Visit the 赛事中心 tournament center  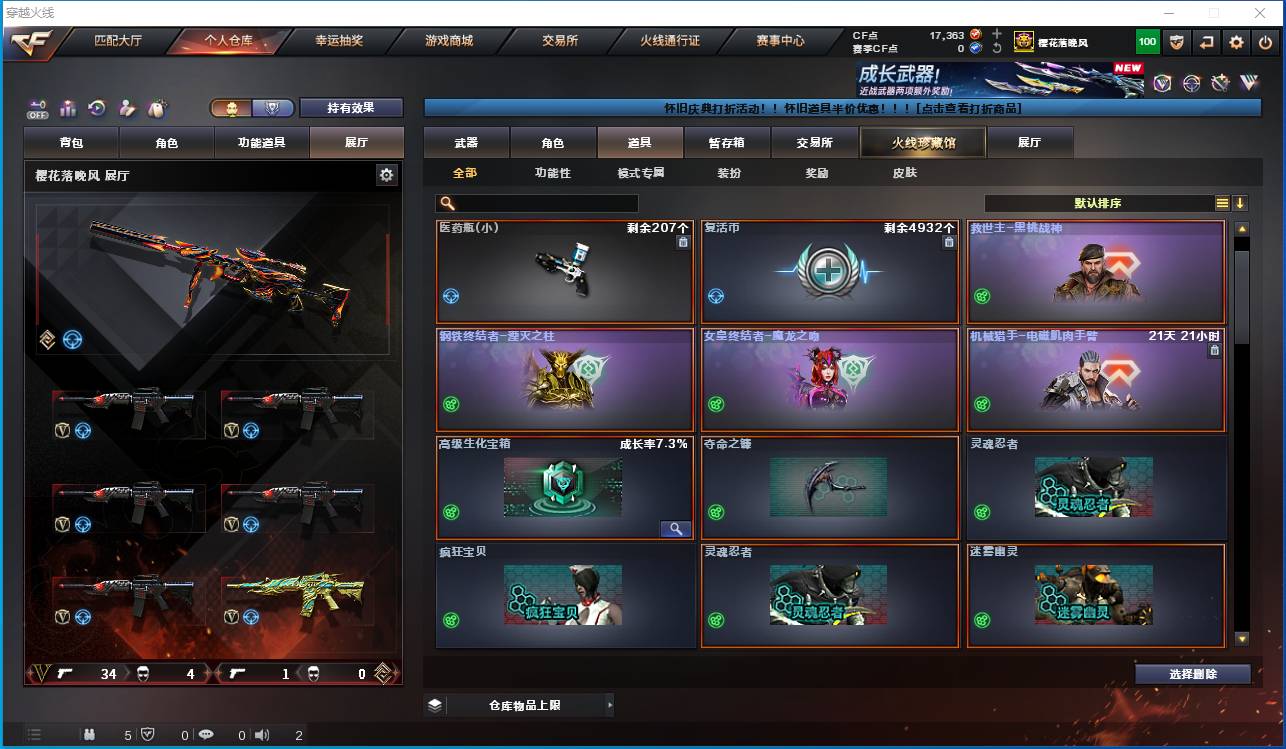[779, 41]
